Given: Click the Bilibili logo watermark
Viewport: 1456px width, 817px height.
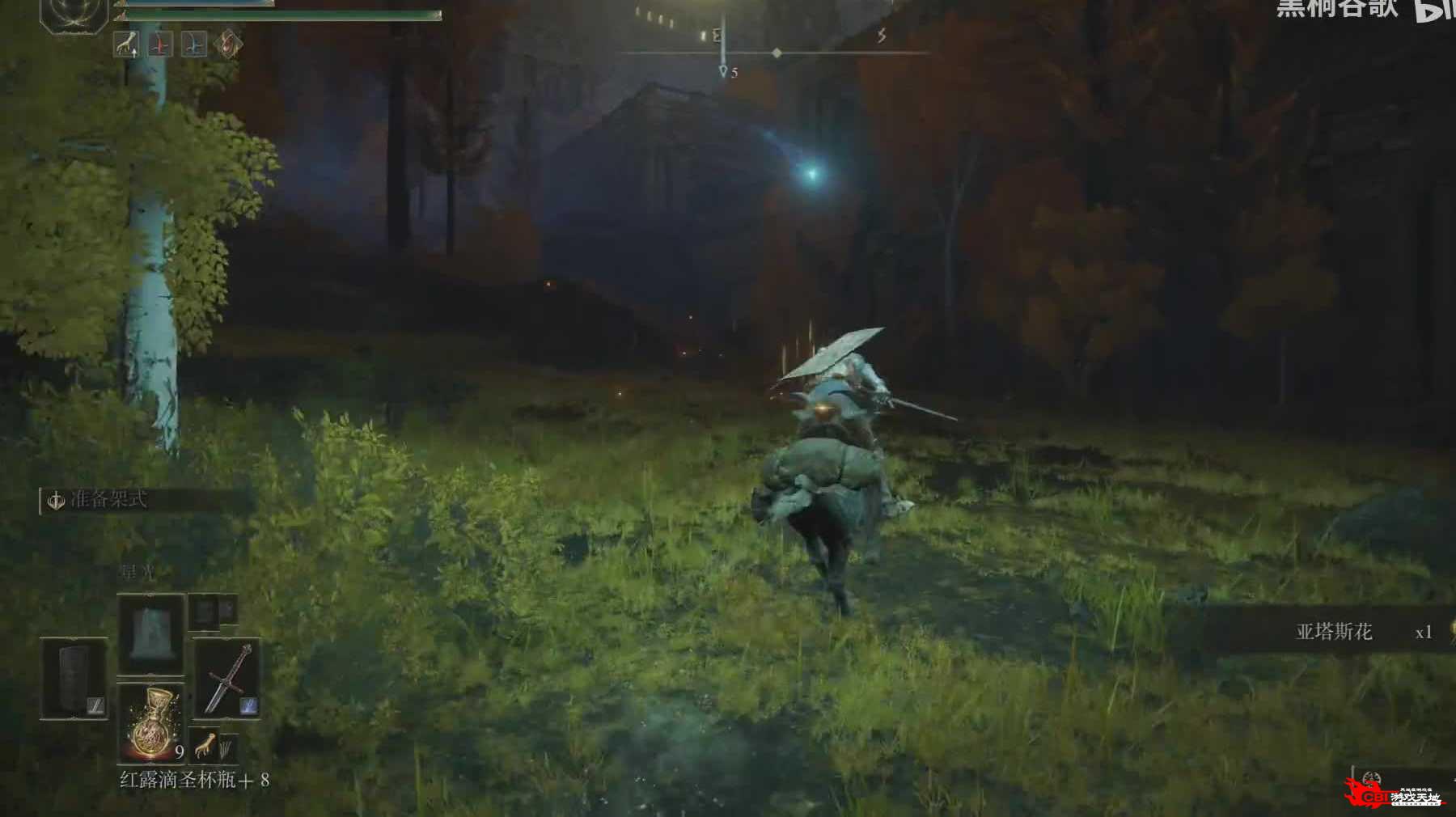Looking at the screenshot, I should point(1433,10).
